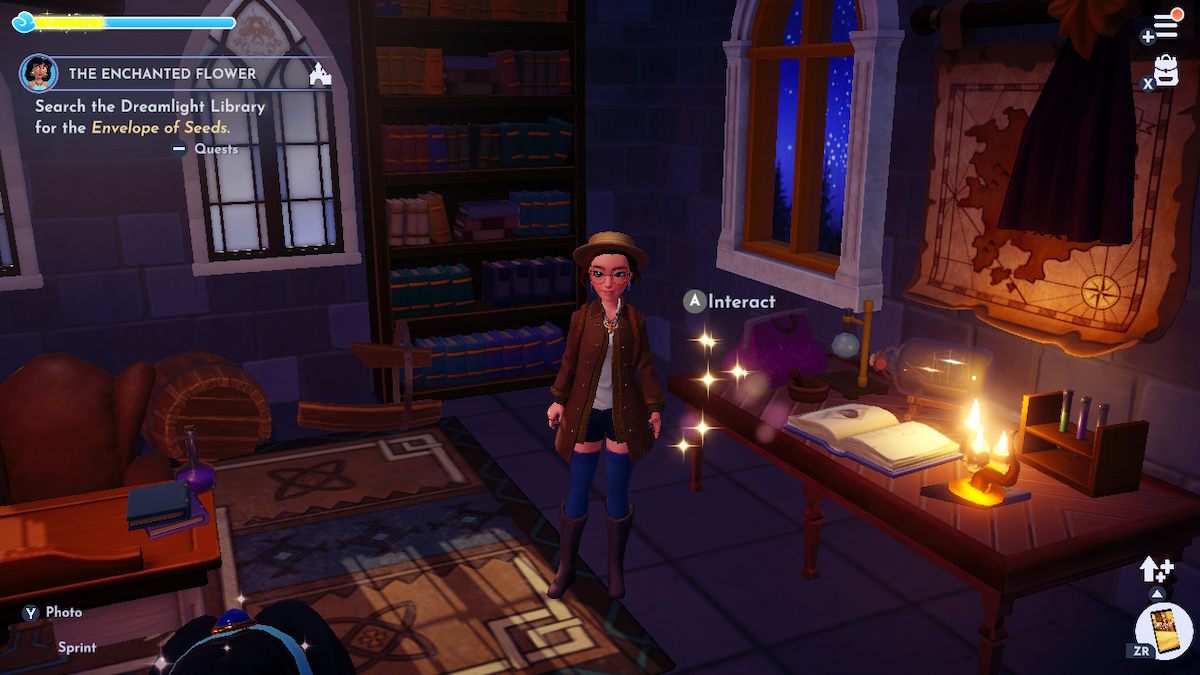
Task: Click the quest giver character portrait
Action: tap(38, 73)
